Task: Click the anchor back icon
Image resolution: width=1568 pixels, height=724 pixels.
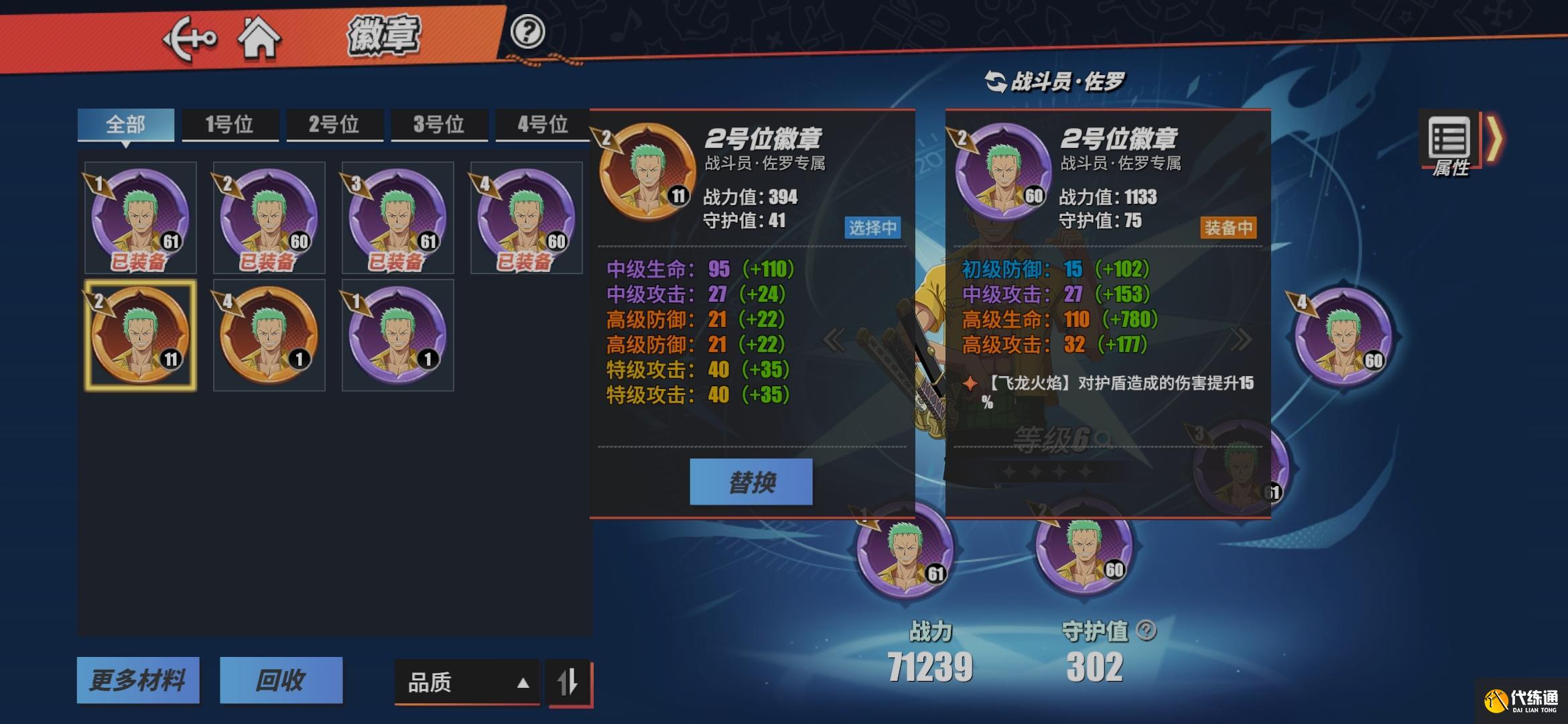Action: [191, 38]
